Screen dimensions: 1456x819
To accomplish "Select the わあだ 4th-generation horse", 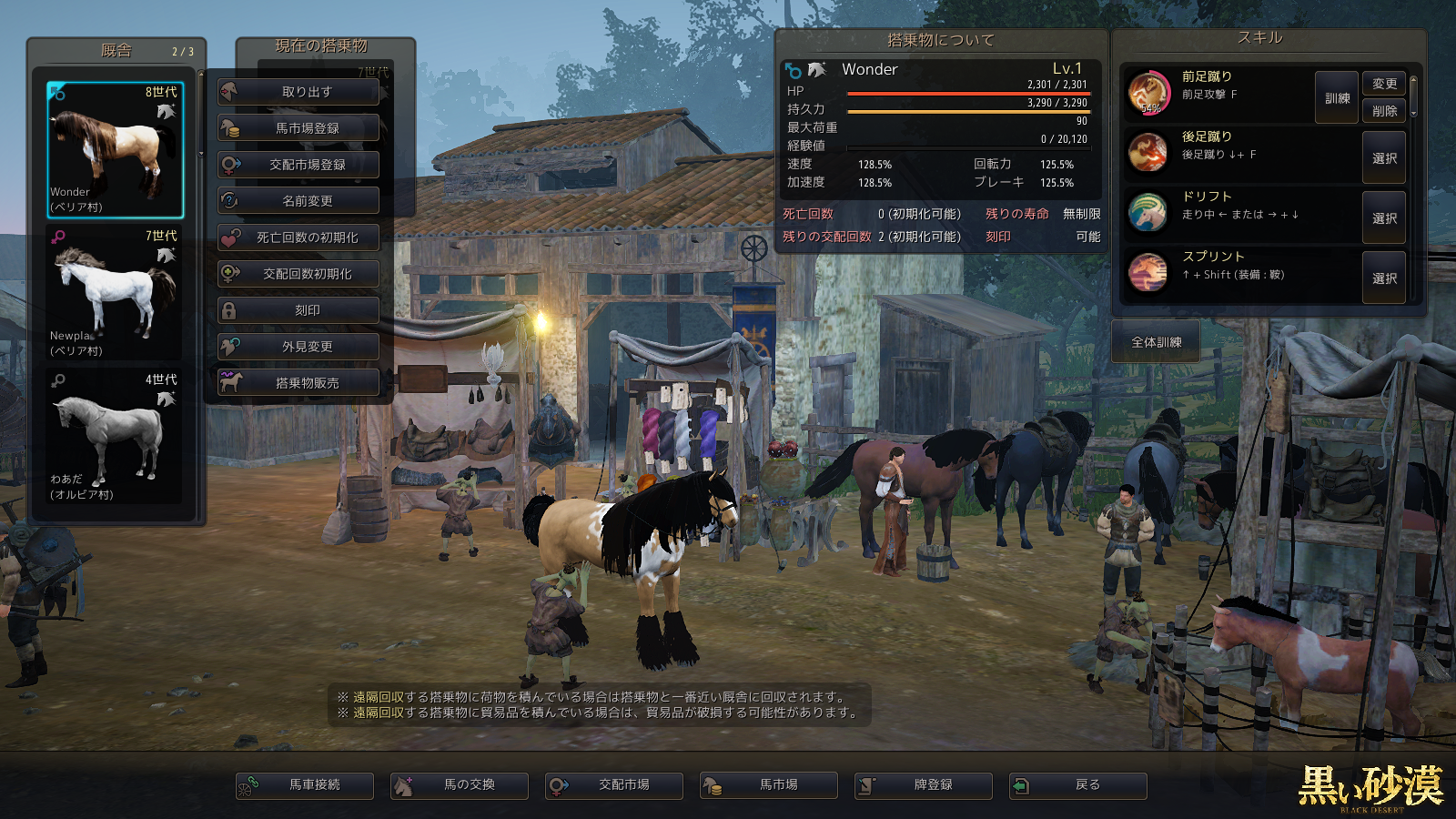I will (115, 437).
